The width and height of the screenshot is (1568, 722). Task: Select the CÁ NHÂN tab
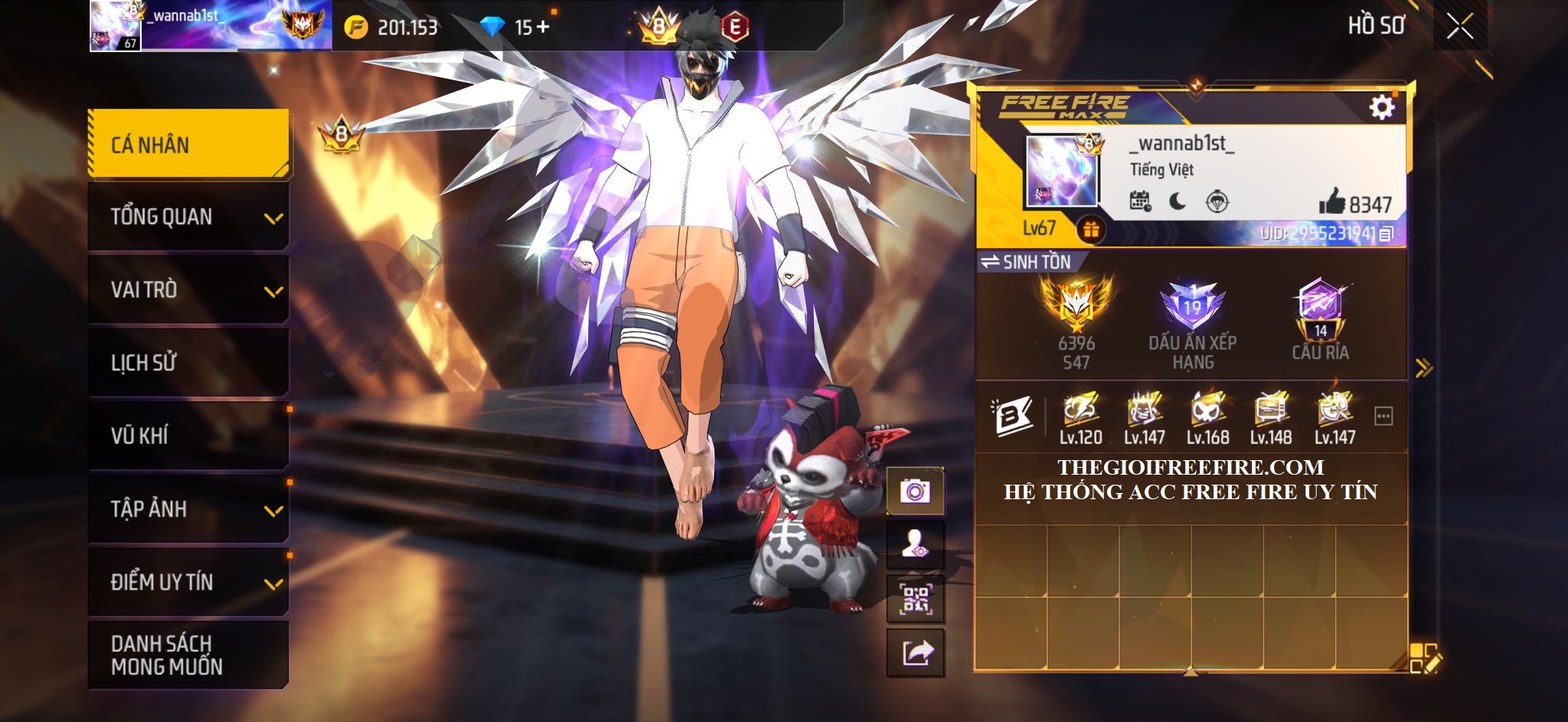coord(188,145)
